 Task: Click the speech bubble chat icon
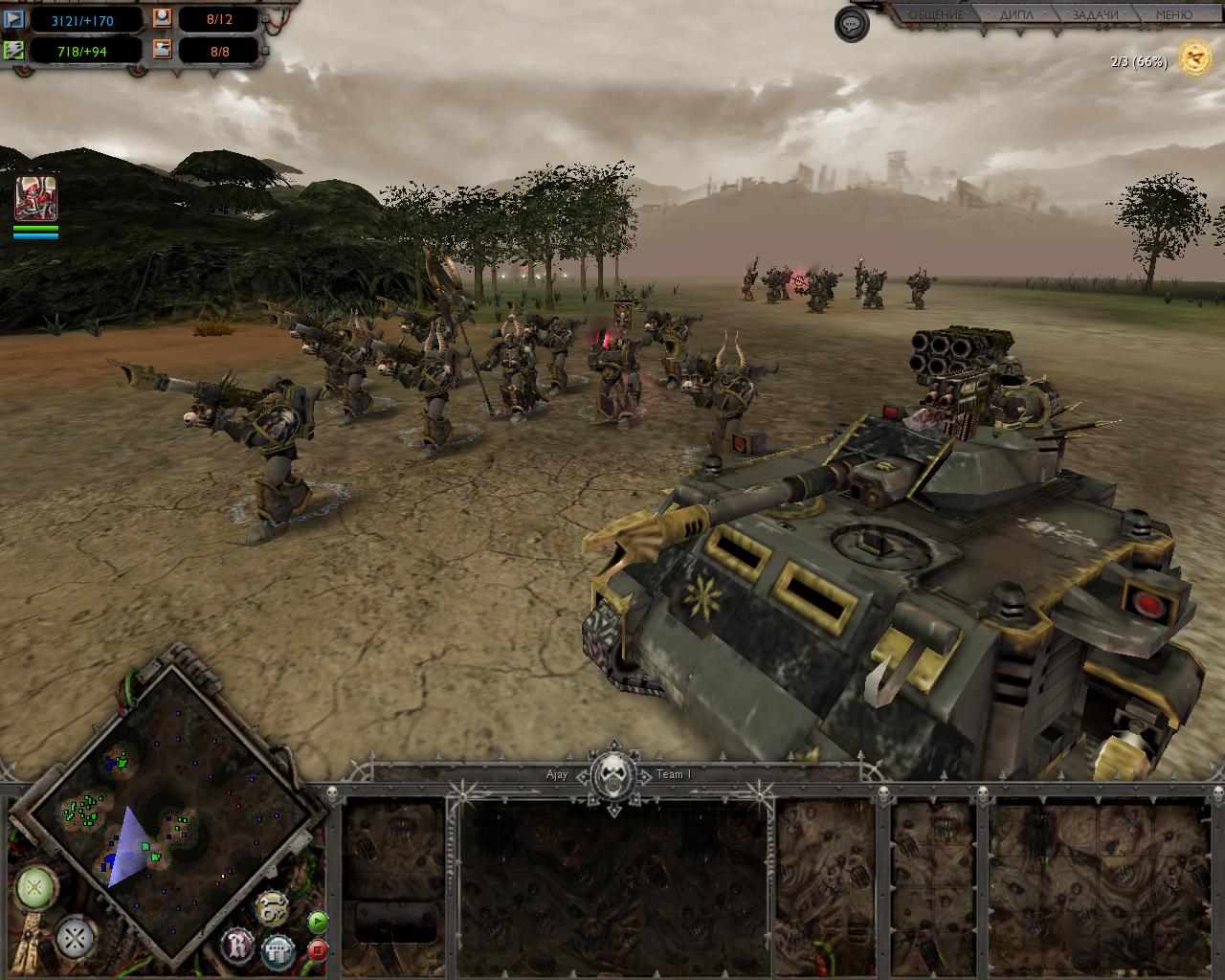(x=851, y=24)
